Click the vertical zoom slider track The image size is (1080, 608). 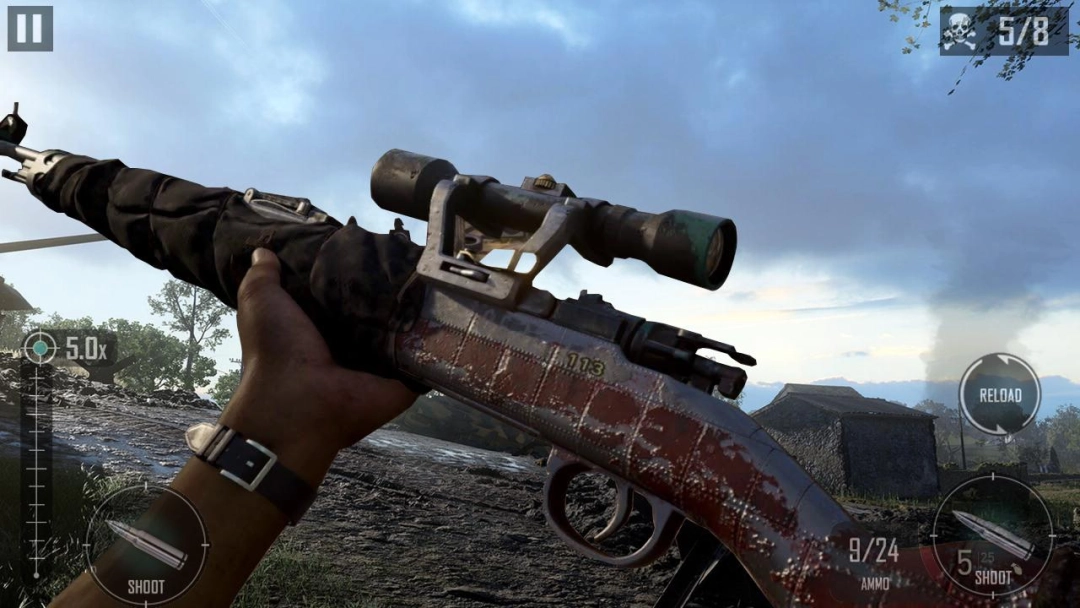(36, 470)
